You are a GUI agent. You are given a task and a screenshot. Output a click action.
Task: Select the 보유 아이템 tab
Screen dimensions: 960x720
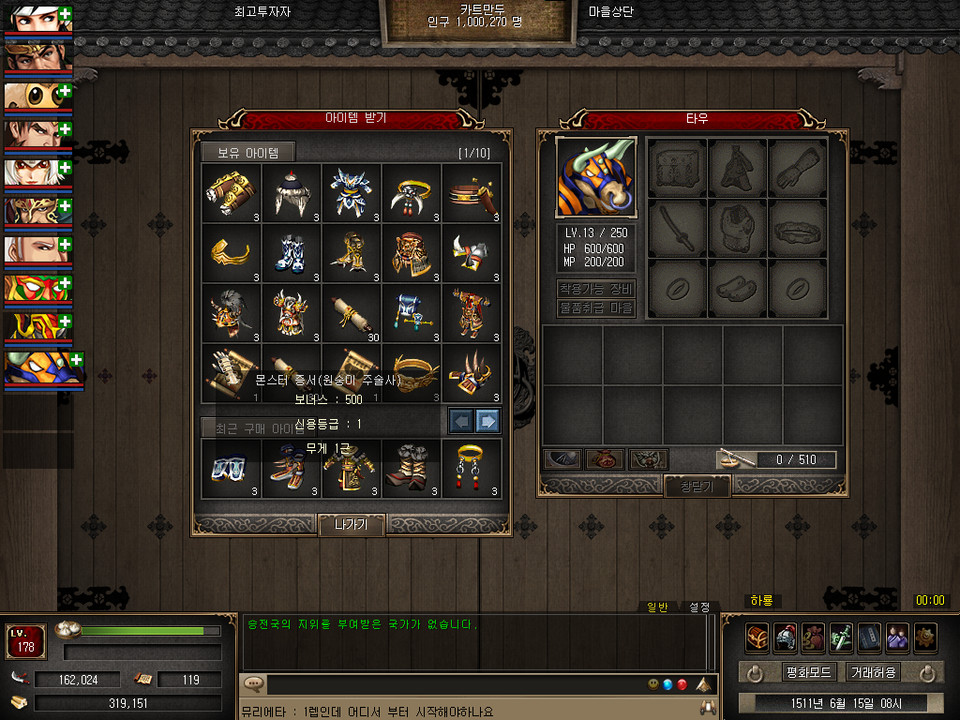pyautogui.click(x=248, y=153)
